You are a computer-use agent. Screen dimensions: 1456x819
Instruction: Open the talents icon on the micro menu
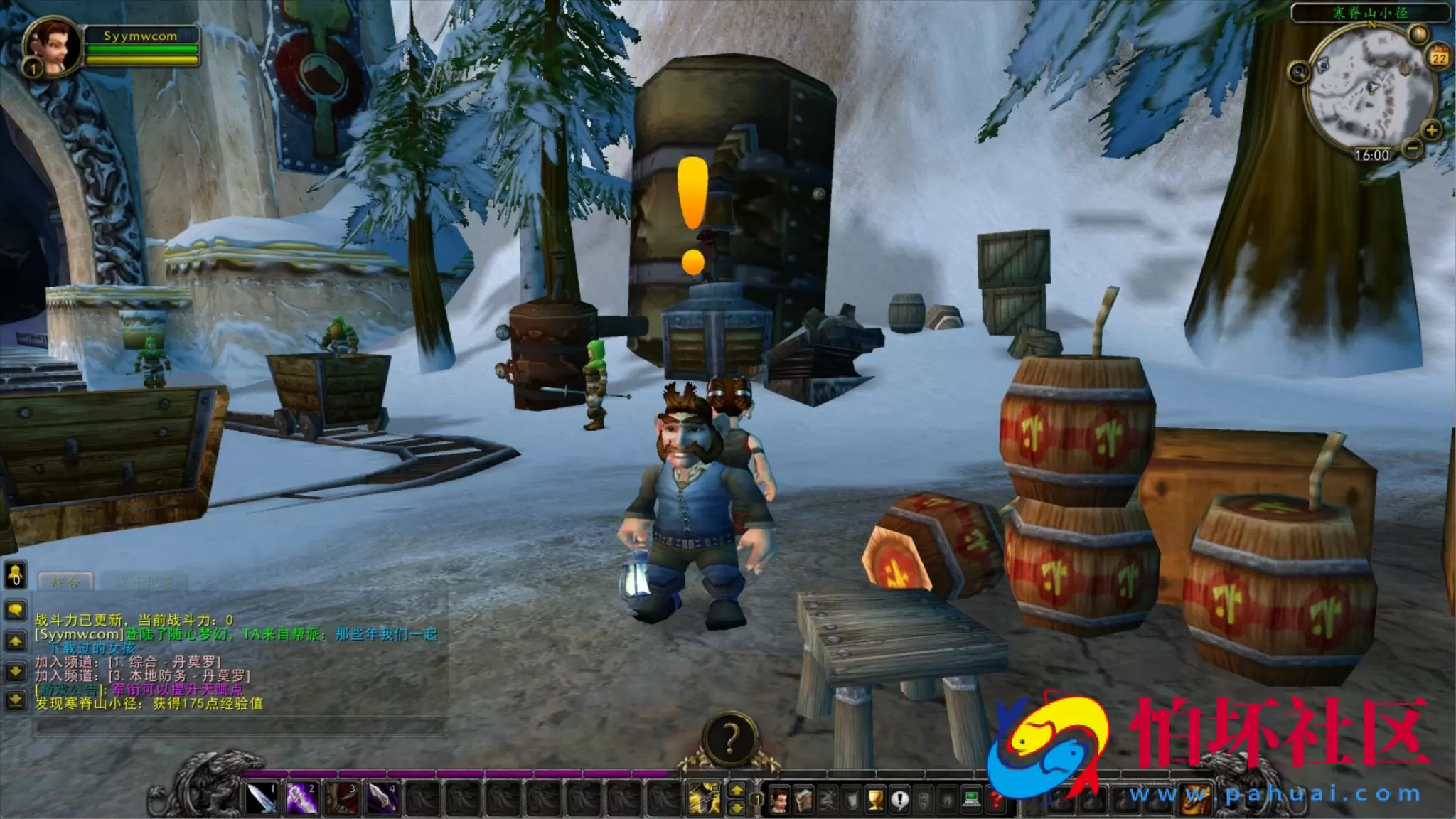point(828,799)
